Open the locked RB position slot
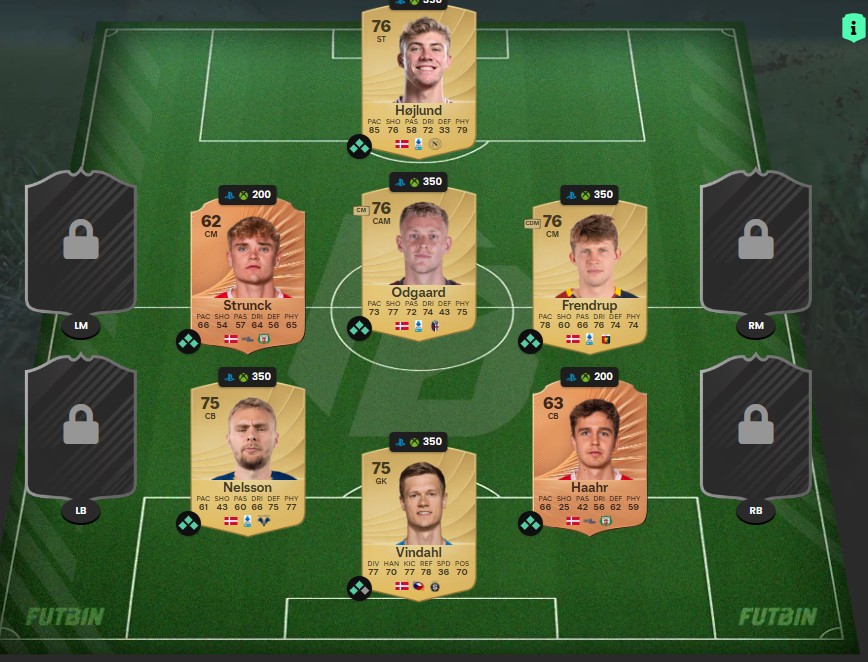Viewport: 868px width, 662px height. 755,432
